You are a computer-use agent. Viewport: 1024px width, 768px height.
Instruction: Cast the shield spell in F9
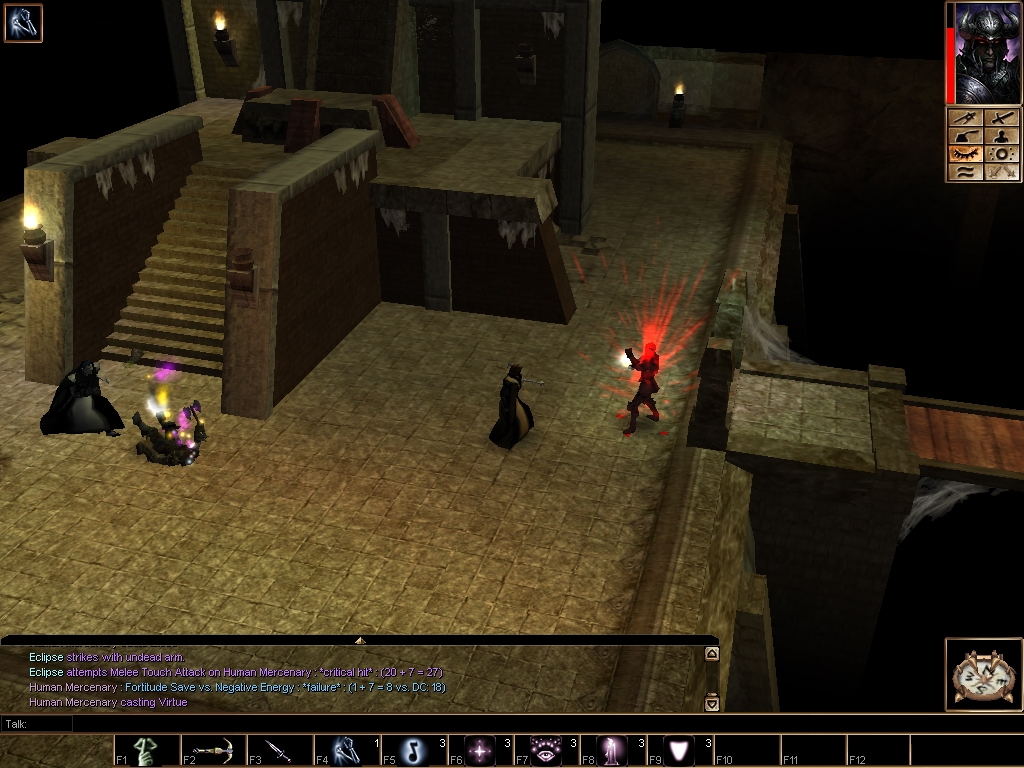pyautogui.click(x=681, y=750)
